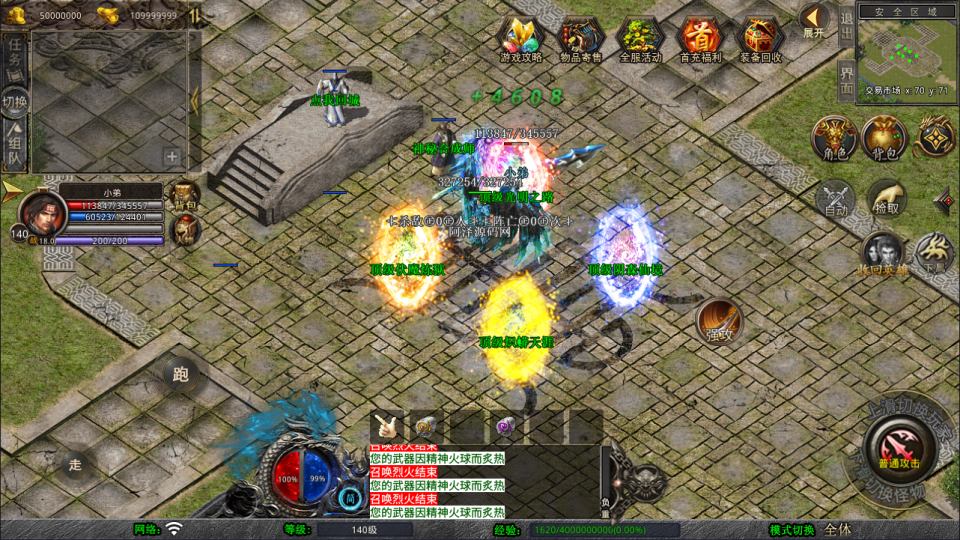Screen dimensions: 960x540
Task: Click the 界面 interface tab
Action: coord(846,81)
